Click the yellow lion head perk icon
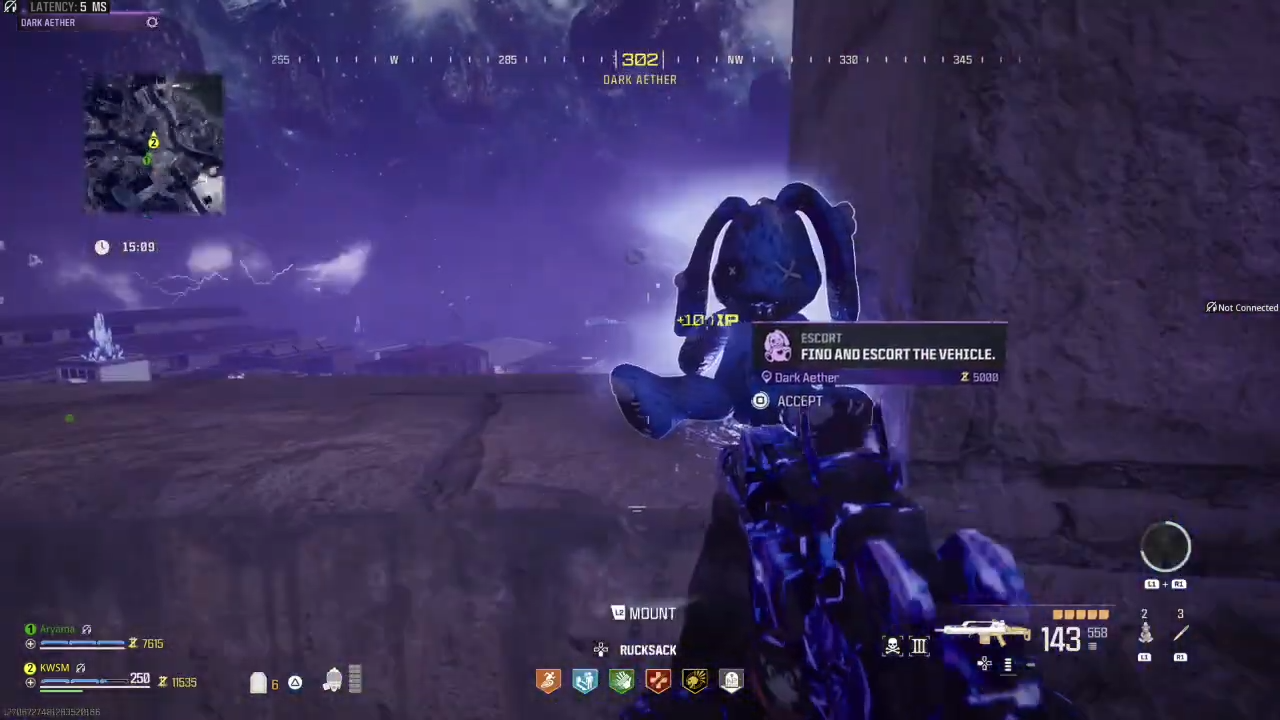 [695, 681]
